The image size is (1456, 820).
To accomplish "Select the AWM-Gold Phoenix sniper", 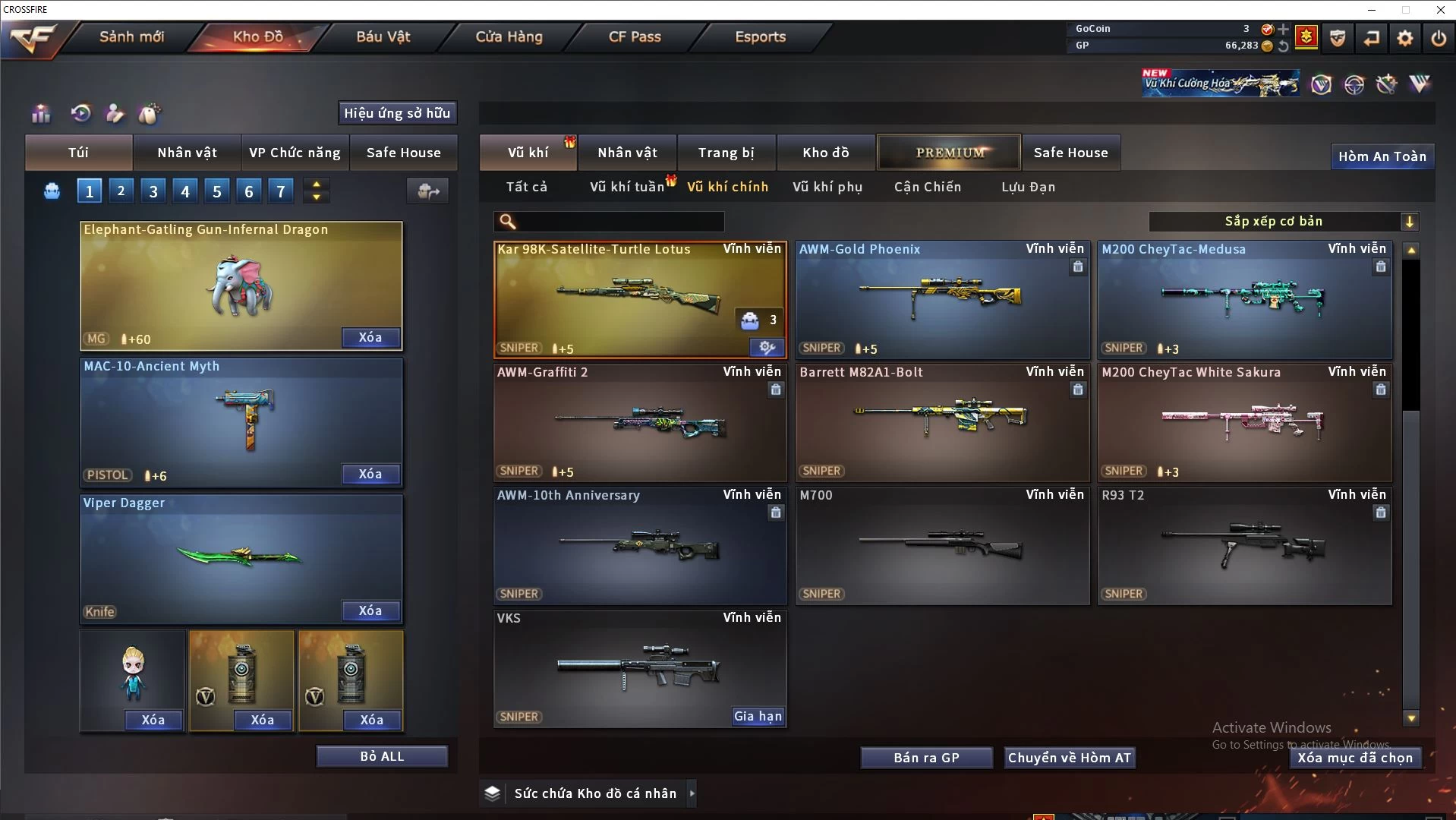I will pos(941,300).
